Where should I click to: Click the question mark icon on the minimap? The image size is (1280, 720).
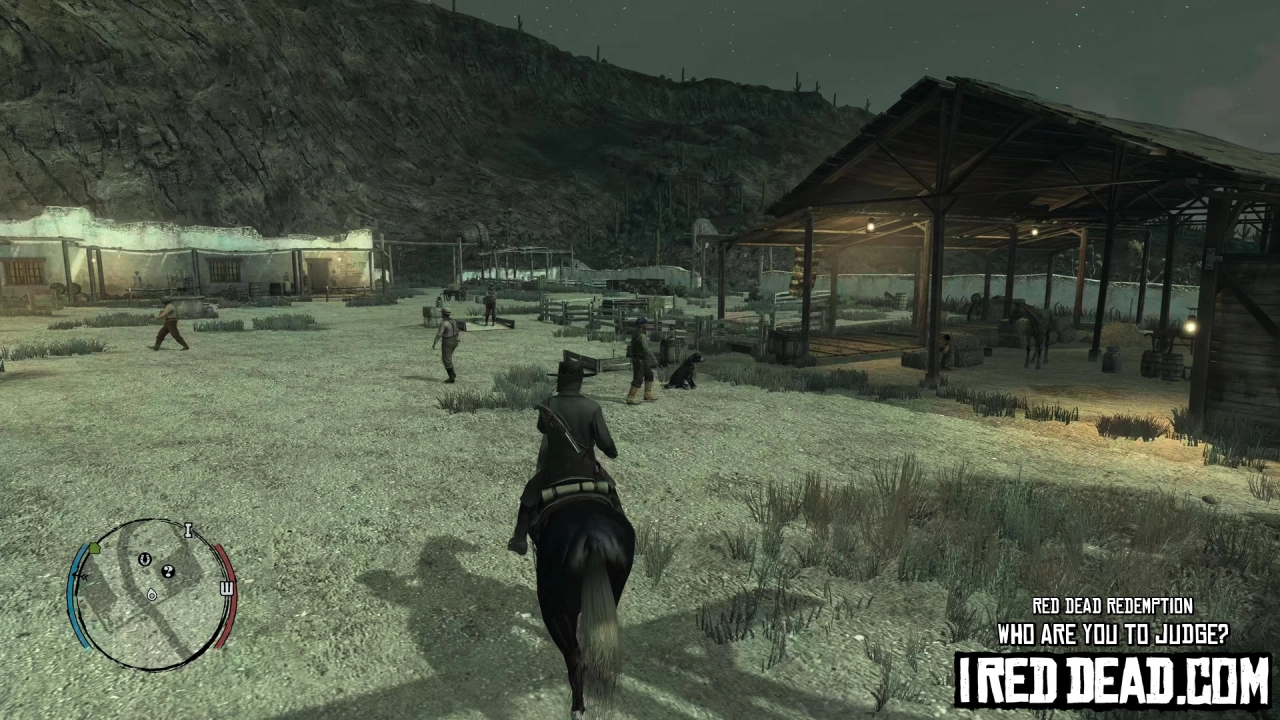click(x=168, y=572)
